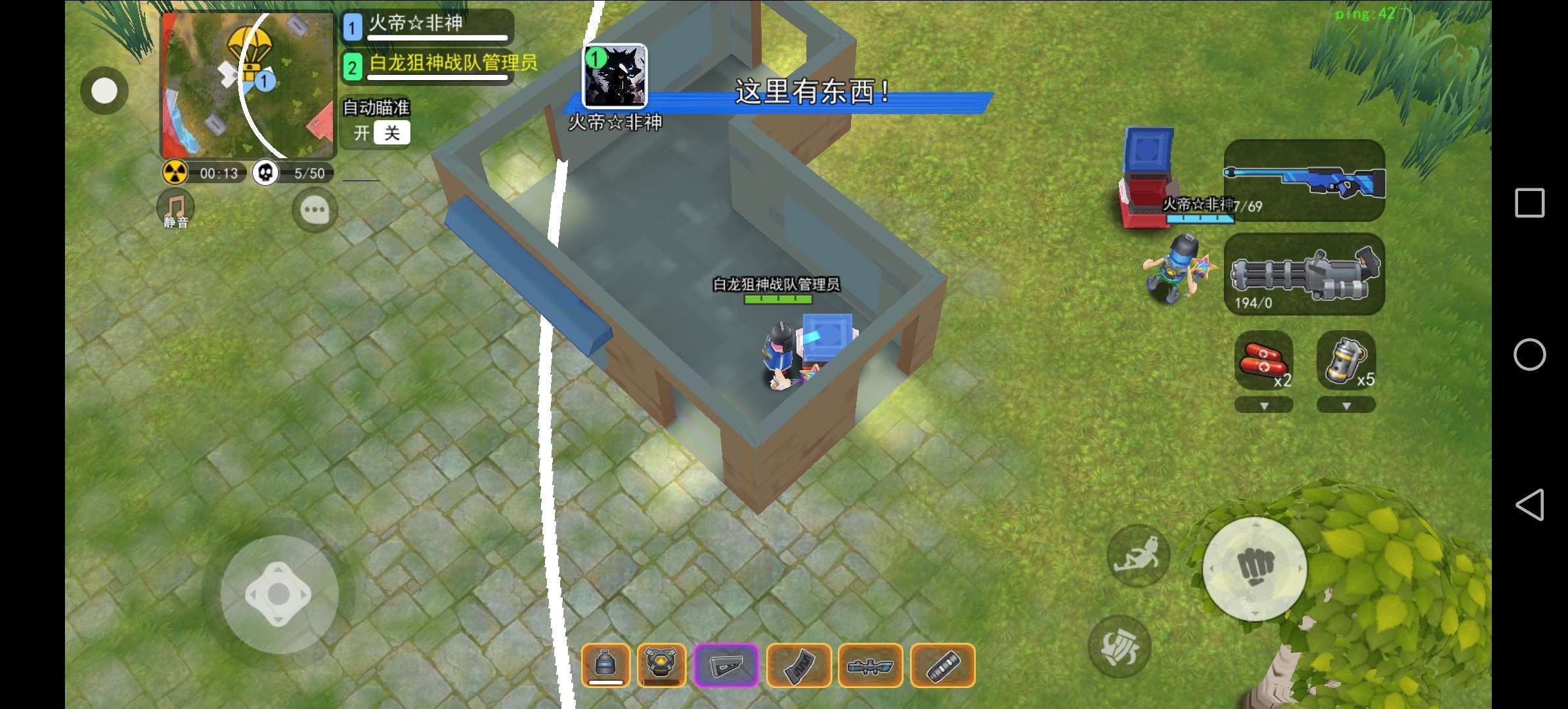The width and height of the screenshot is (1568, 709).
Task: Expand the medkit item dropdown arrow
Action: [x=1263, y=406]
